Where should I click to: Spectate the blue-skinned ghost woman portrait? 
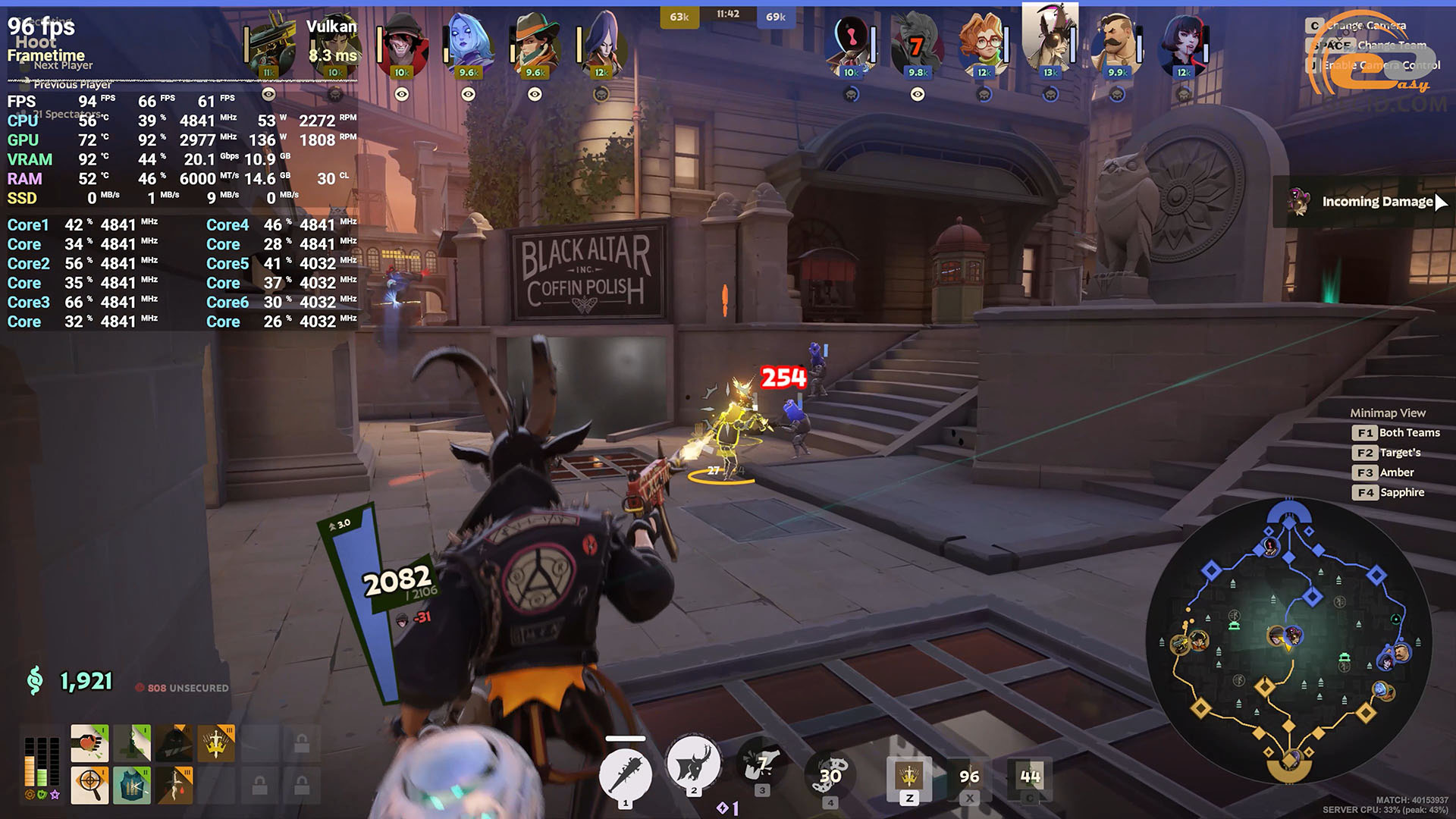click(x=468, y=44)
